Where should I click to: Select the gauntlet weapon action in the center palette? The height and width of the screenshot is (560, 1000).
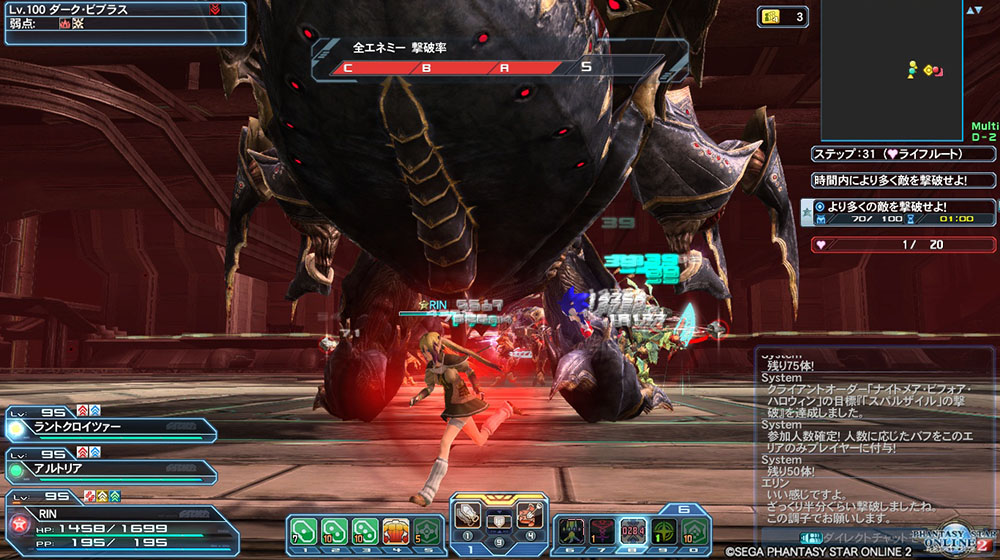click(x=468, y=514)
